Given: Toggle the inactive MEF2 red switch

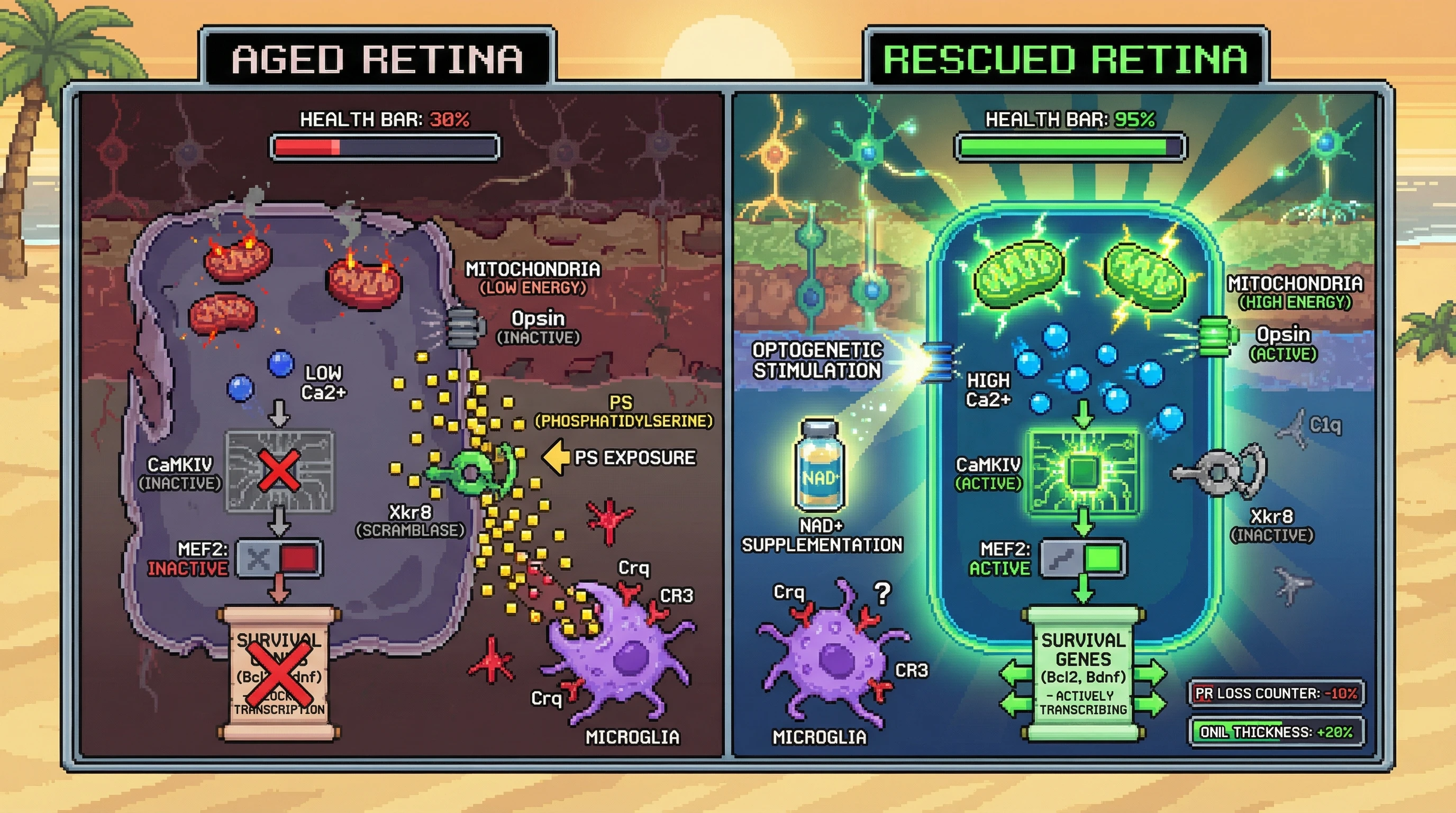Looking at the screenshot, I should [279, 559].
